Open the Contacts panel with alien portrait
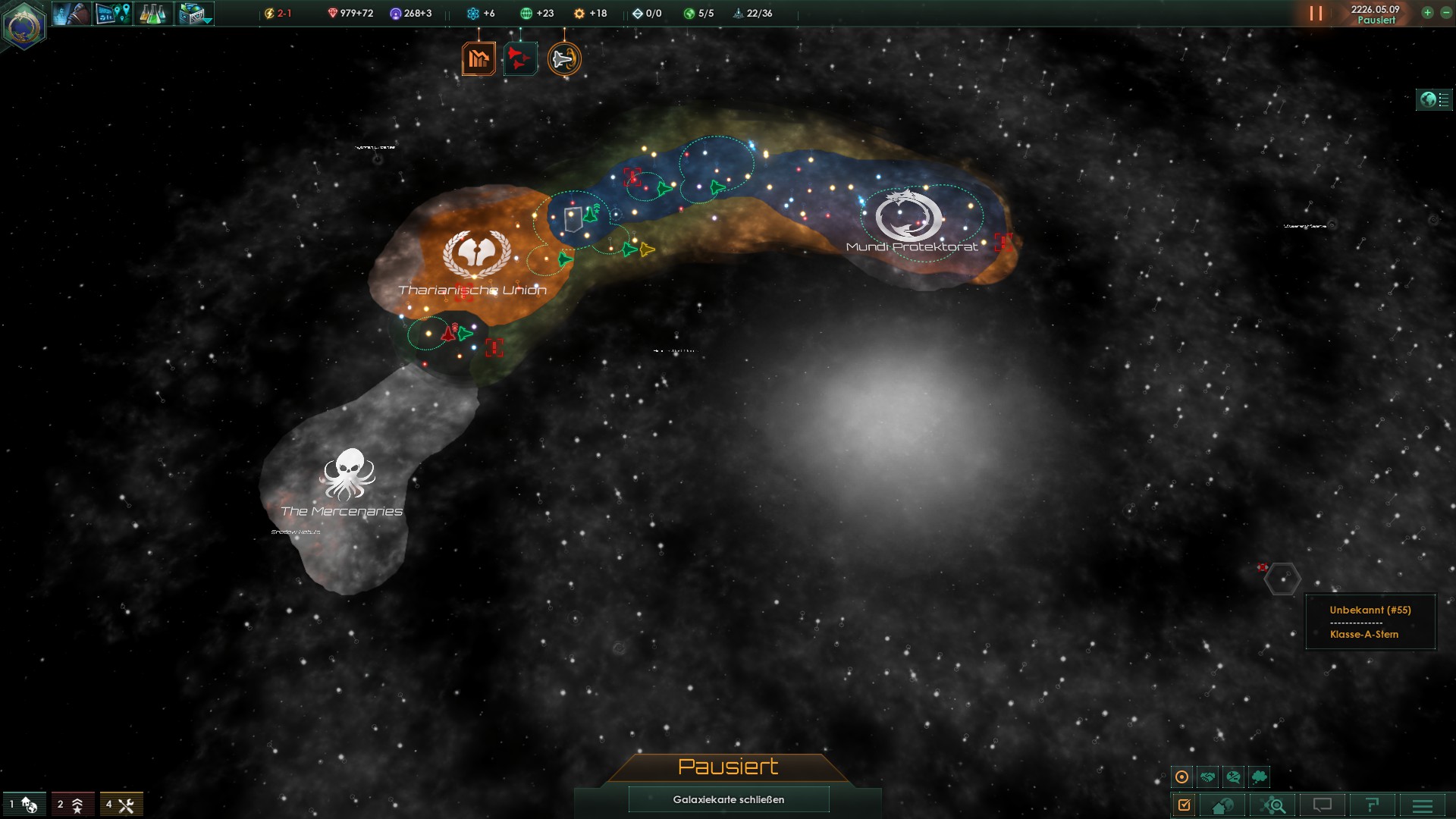This screenshot has width=1456, height=819. point(71,14)
